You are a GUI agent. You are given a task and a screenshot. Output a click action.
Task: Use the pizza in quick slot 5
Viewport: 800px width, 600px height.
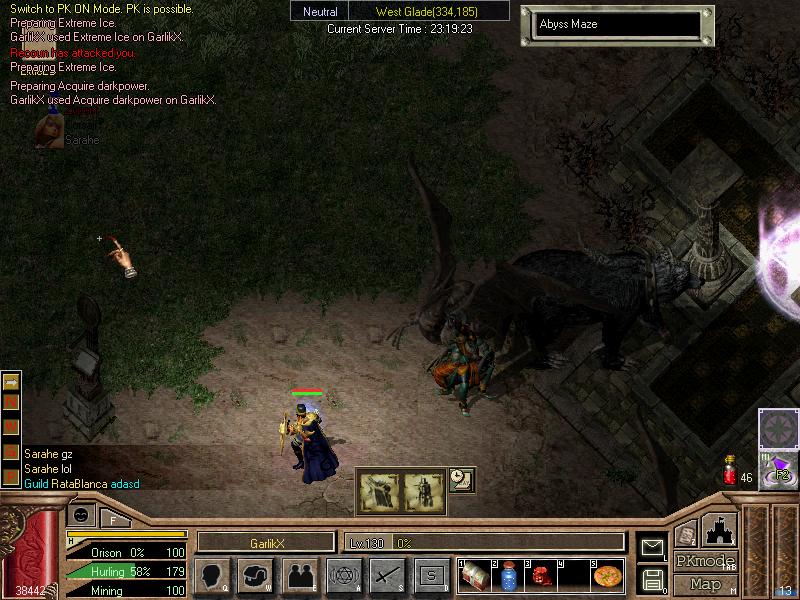coord(607,576)
